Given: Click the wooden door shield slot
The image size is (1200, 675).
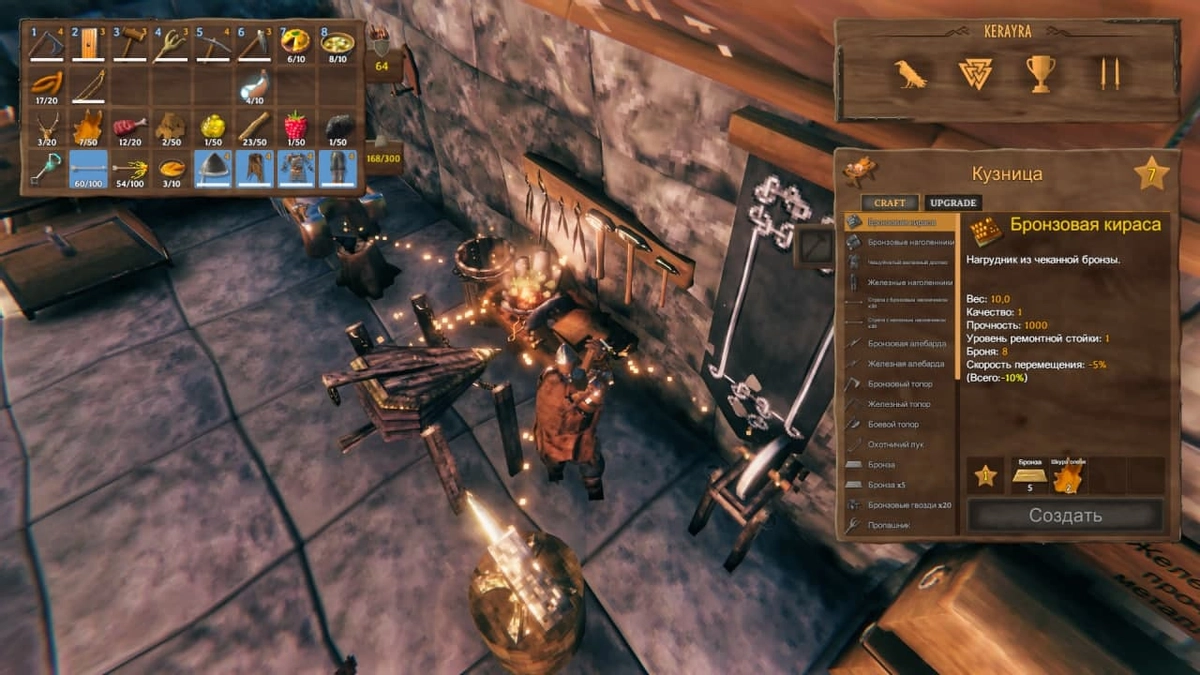Looking at the screenshot, I should pyautogui.click(x=88, y=44).
